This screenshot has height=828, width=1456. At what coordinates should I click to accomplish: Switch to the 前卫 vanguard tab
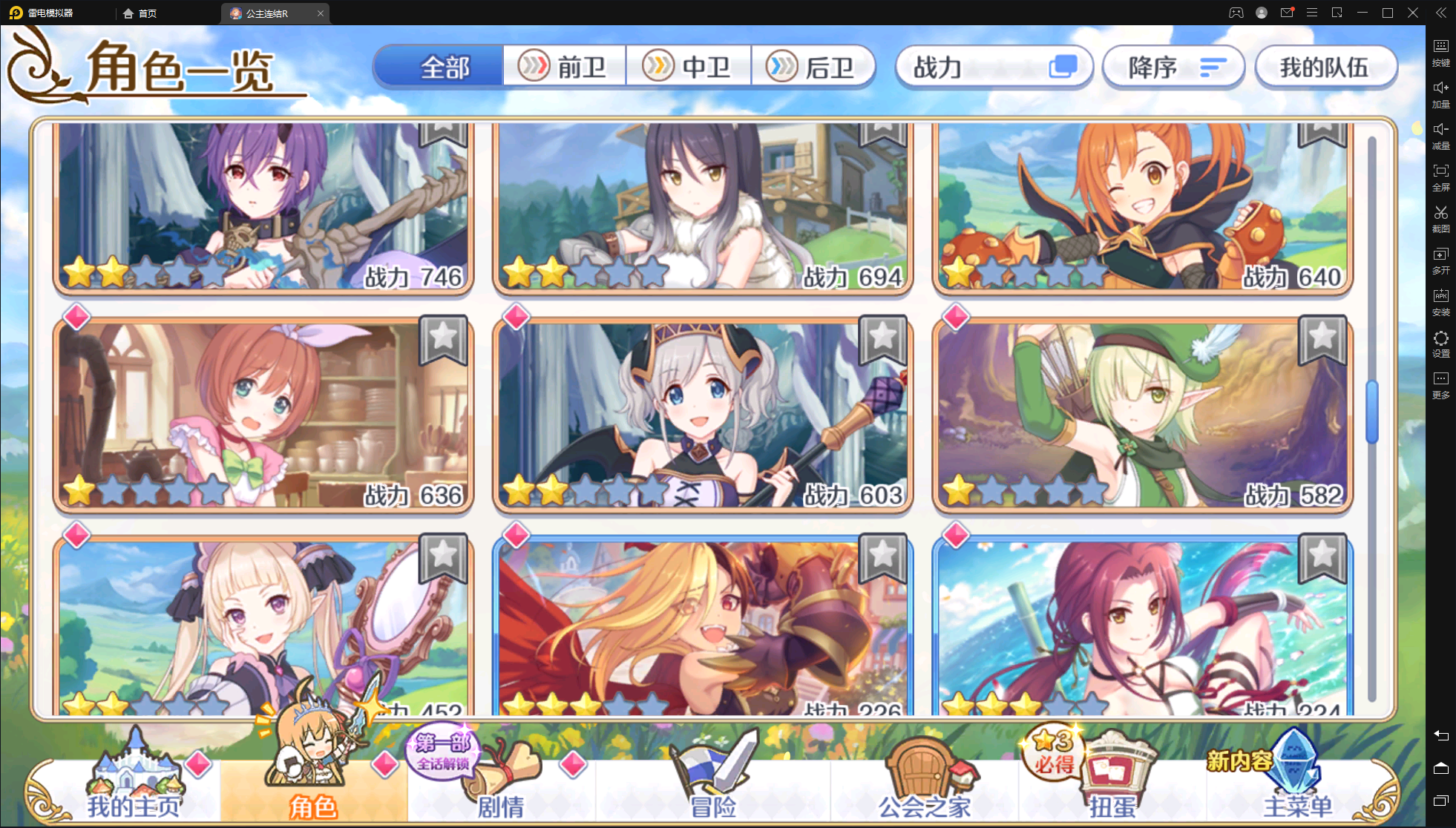pos(564,66)
